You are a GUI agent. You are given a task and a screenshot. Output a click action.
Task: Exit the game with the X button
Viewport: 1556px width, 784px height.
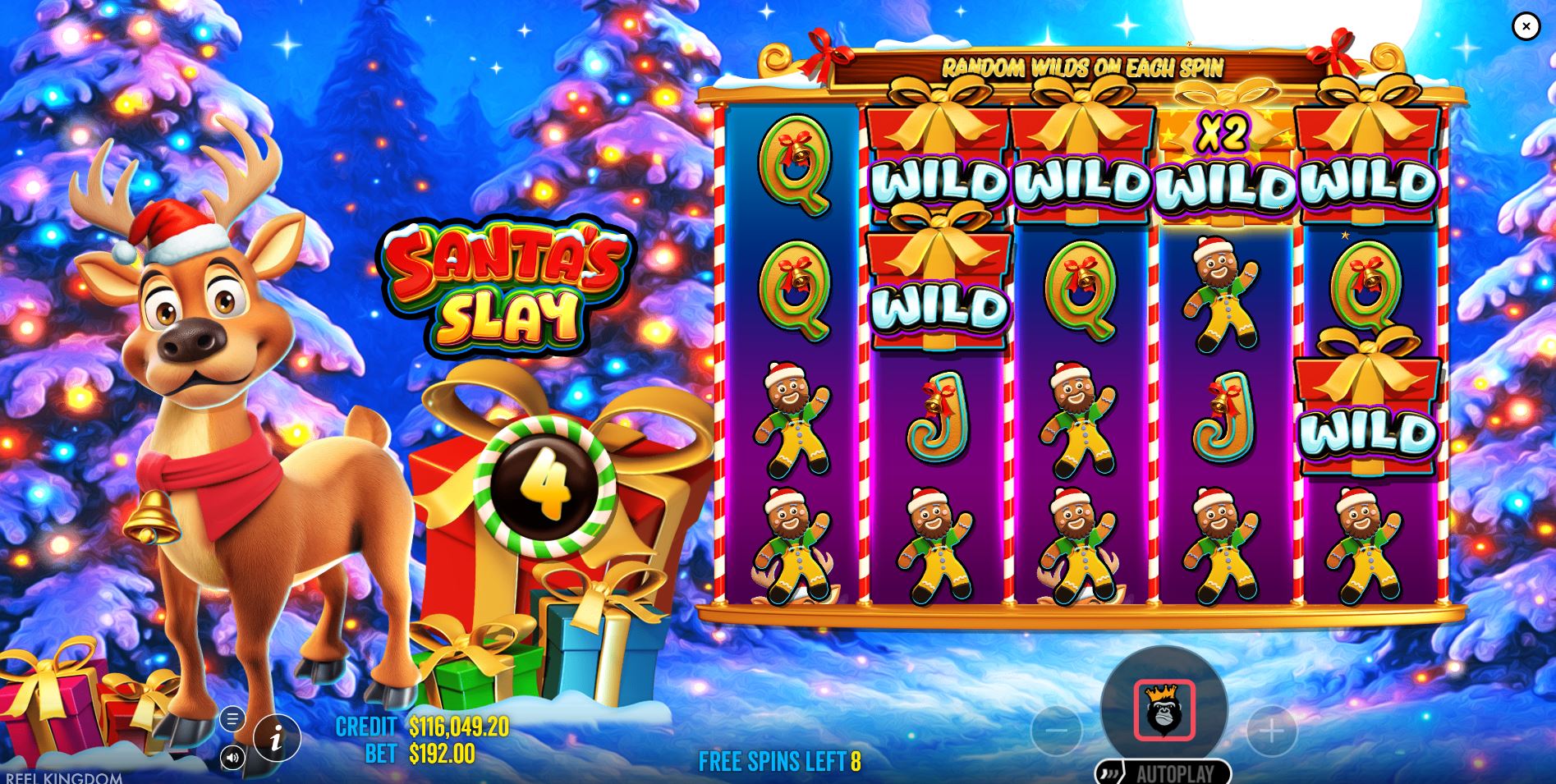click(1525, 26)
